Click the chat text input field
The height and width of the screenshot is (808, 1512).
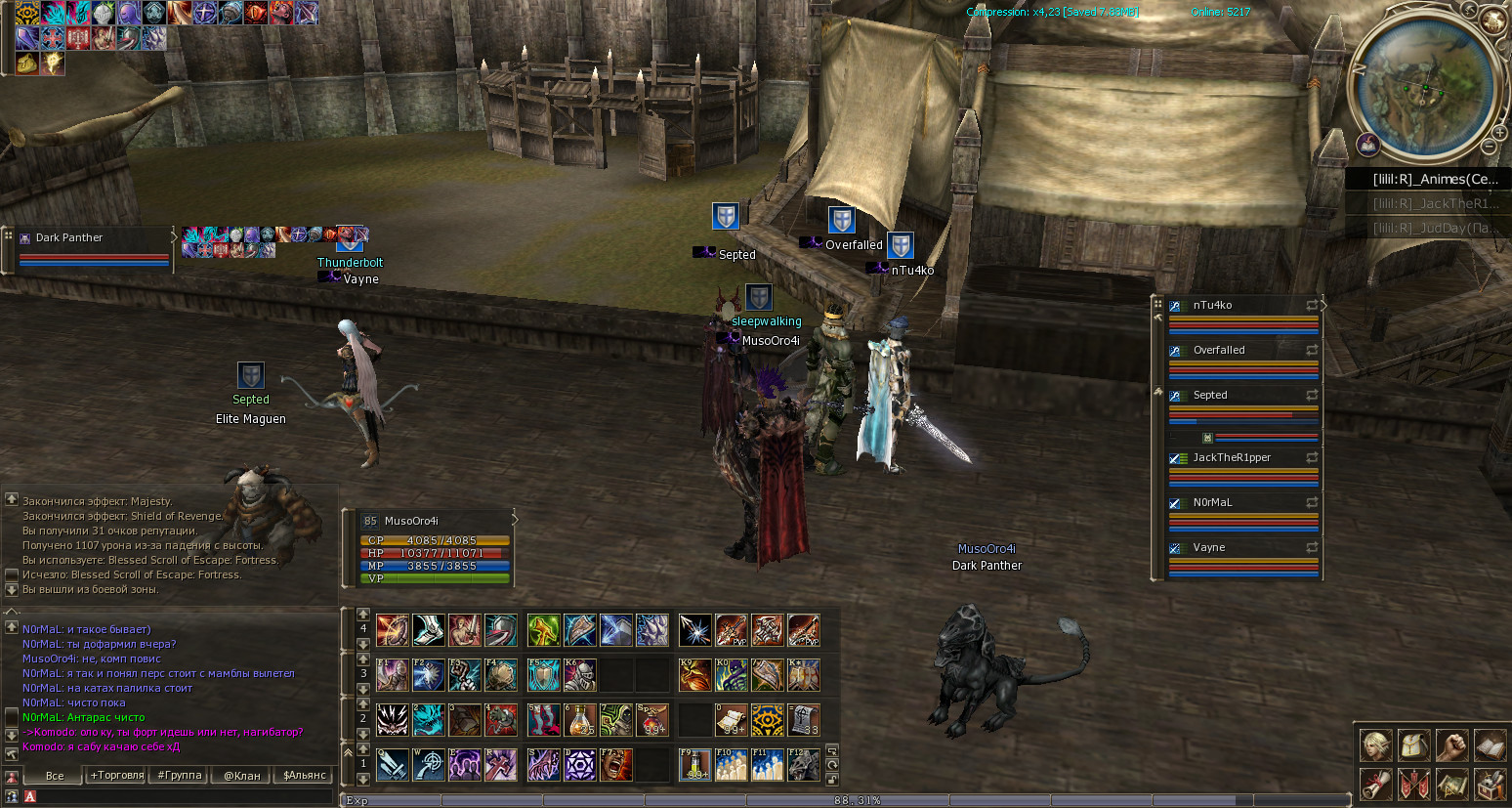181,797
